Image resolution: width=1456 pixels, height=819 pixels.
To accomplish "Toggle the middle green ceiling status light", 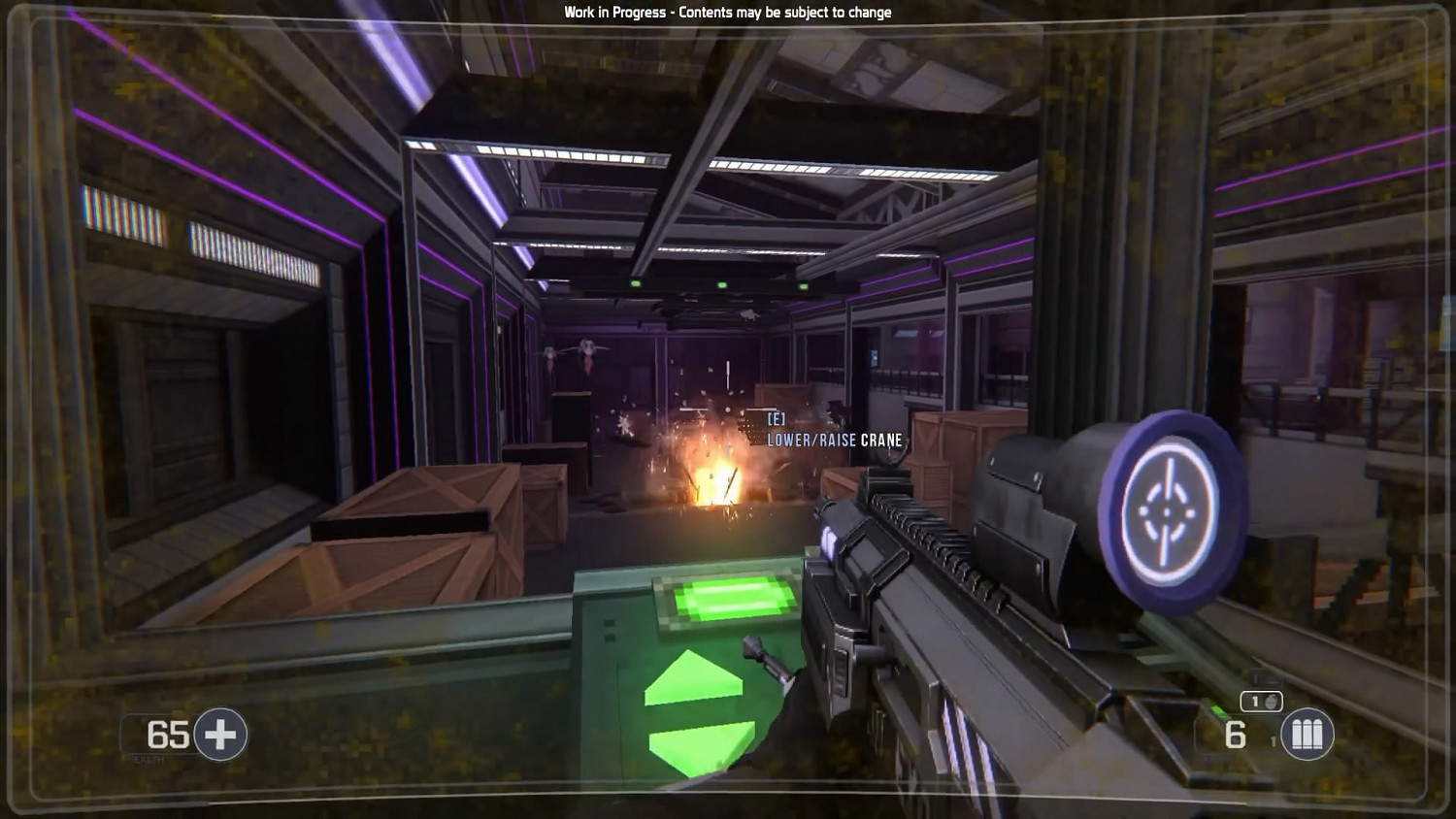I will tap(722, 284).
